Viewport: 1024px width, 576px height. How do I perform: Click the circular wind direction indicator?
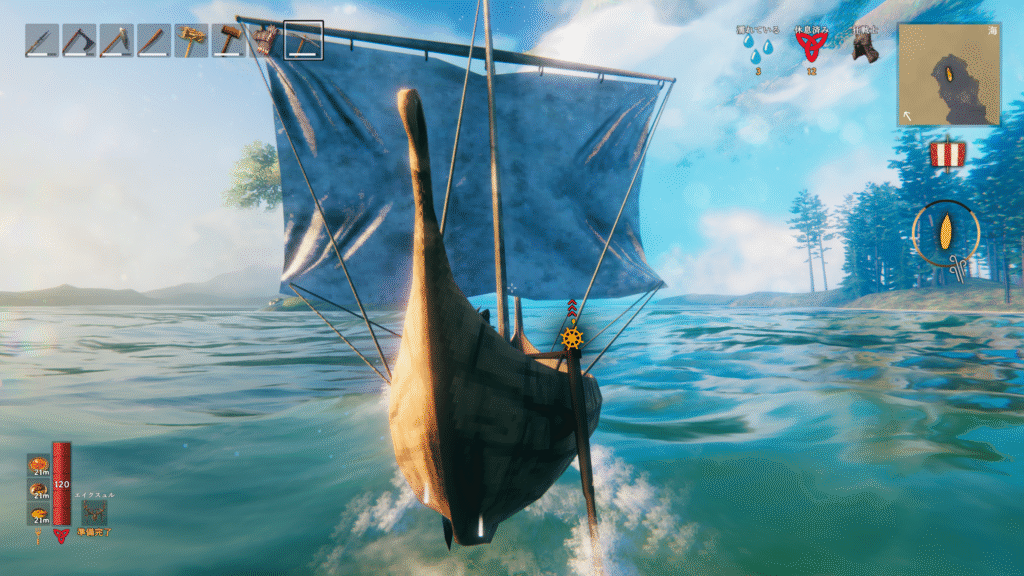click(x=945, y=233)
